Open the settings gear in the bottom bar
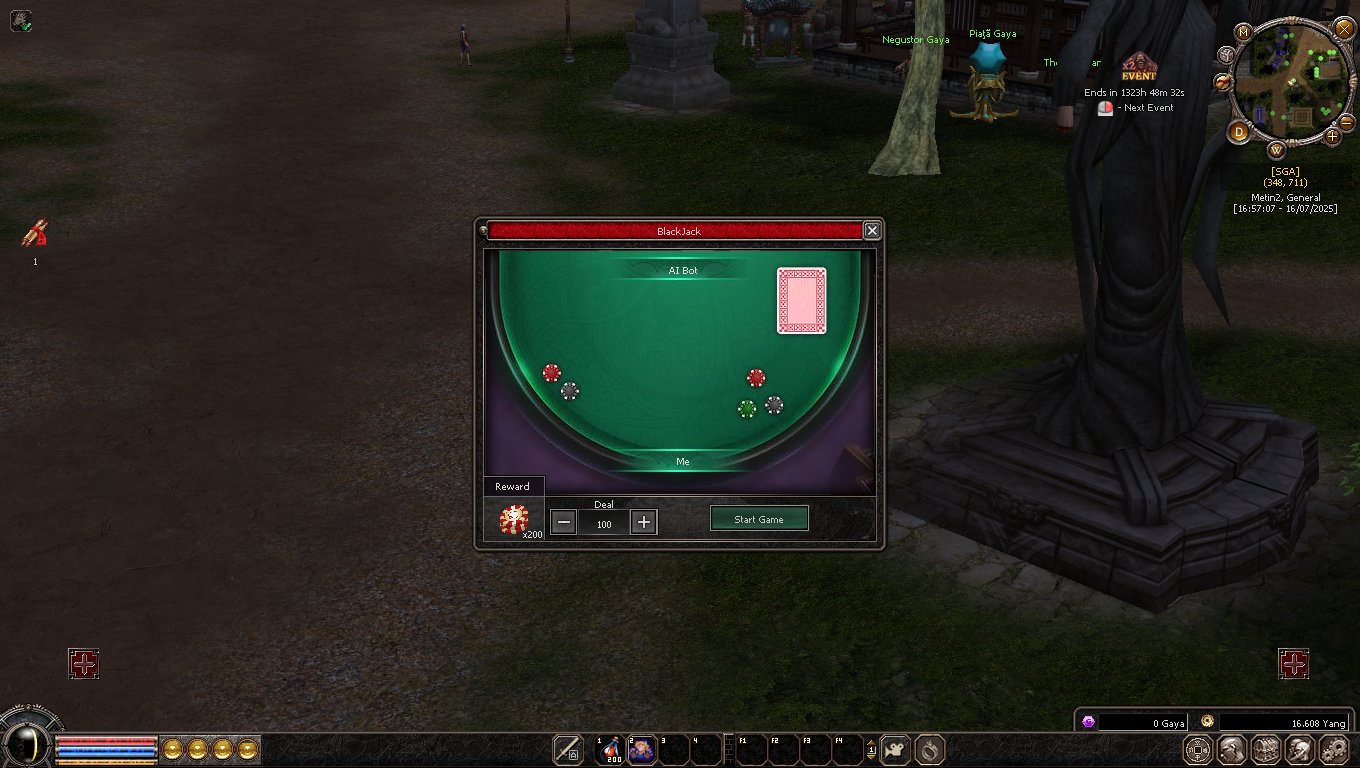Viewport: 1360px width, 768px height. pyautogui.click(x=1334, y=749)
